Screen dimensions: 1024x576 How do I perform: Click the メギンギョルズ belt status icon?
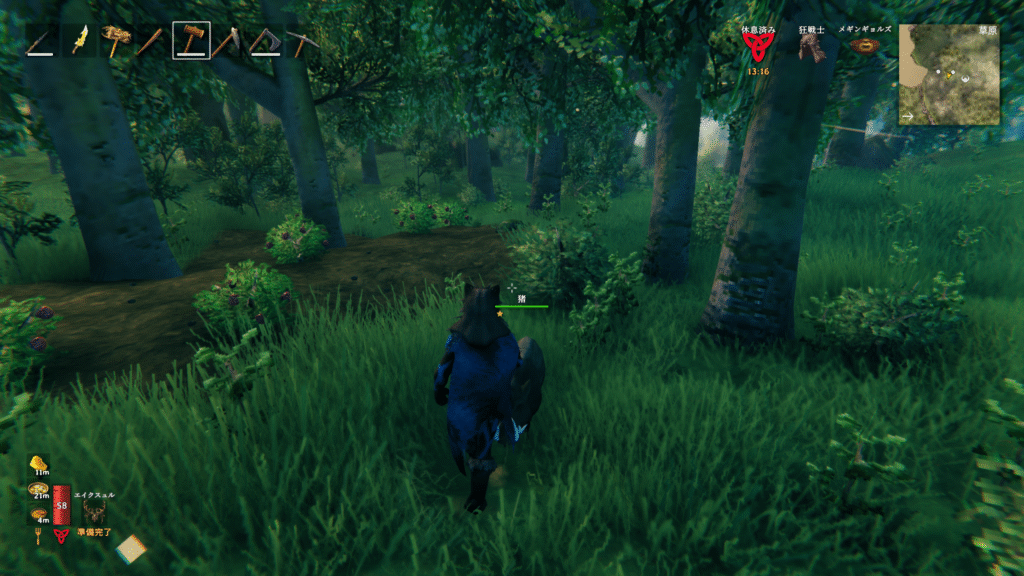(866, 47)
